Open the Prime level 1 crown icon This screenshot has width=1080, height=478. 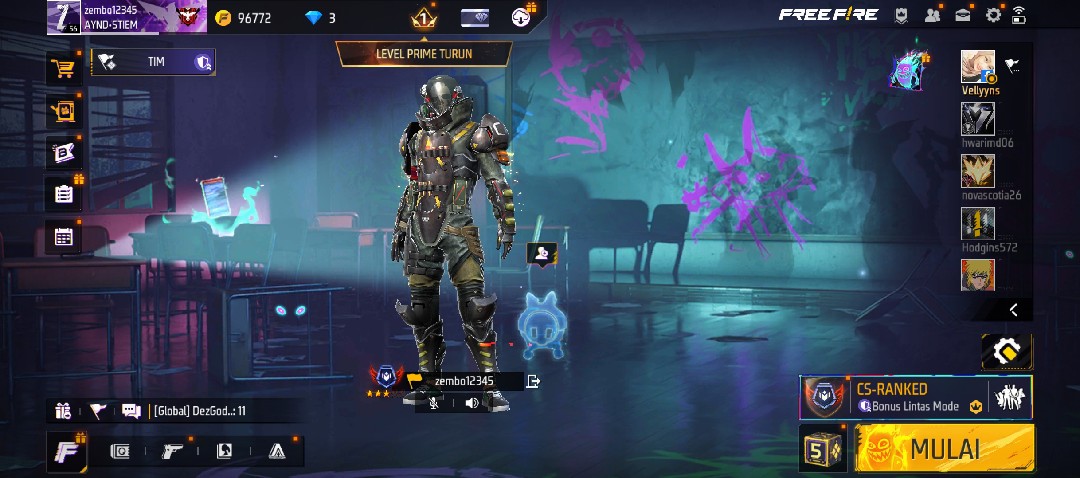pyautogui.click(x=423, y=17)
